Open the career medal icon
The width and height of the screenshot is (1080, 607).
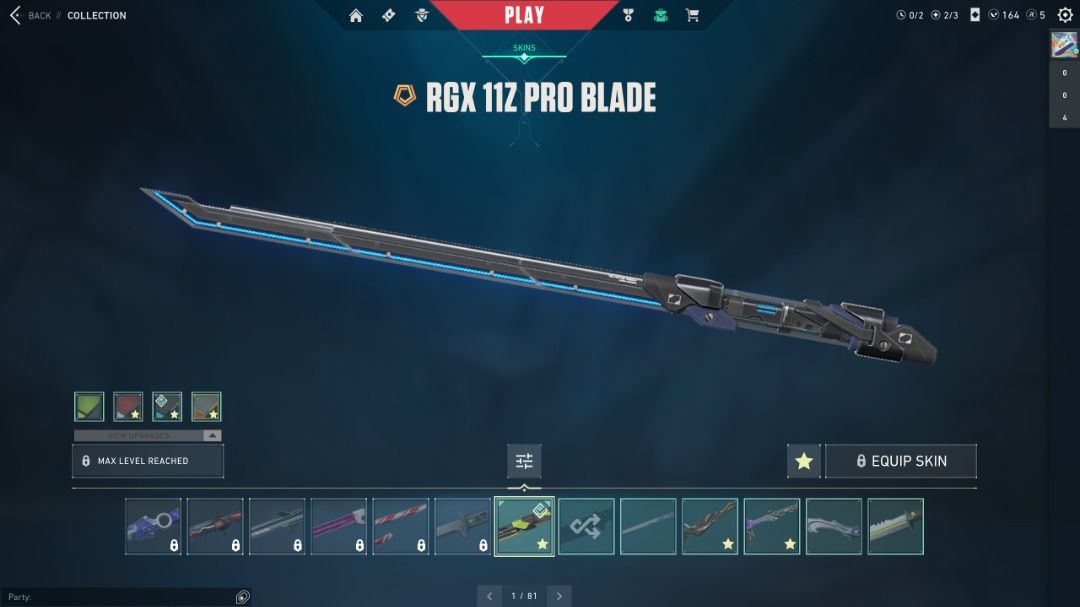click(628, 15)
